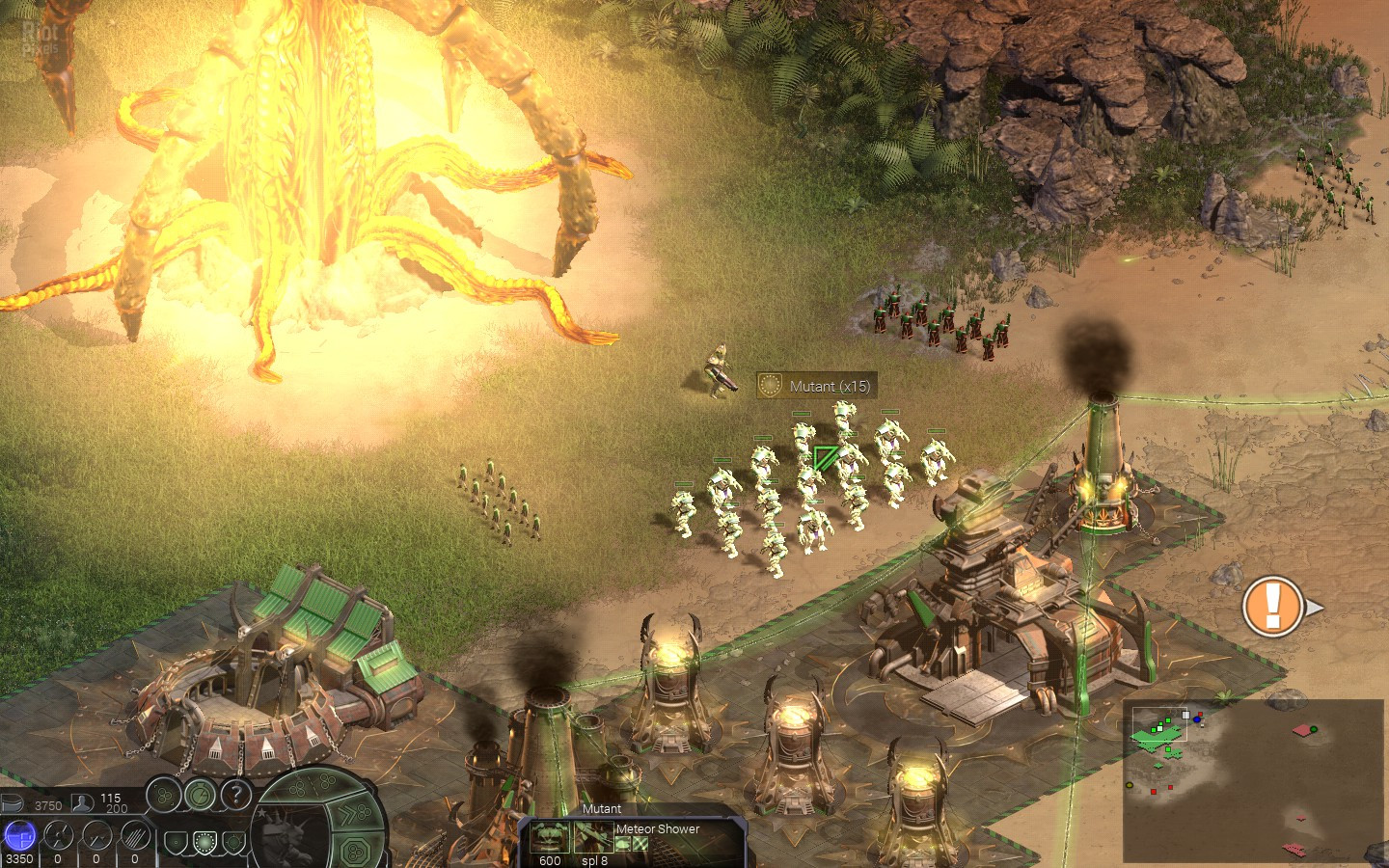Click the radiation symbol resource icon

coord(58,834)
